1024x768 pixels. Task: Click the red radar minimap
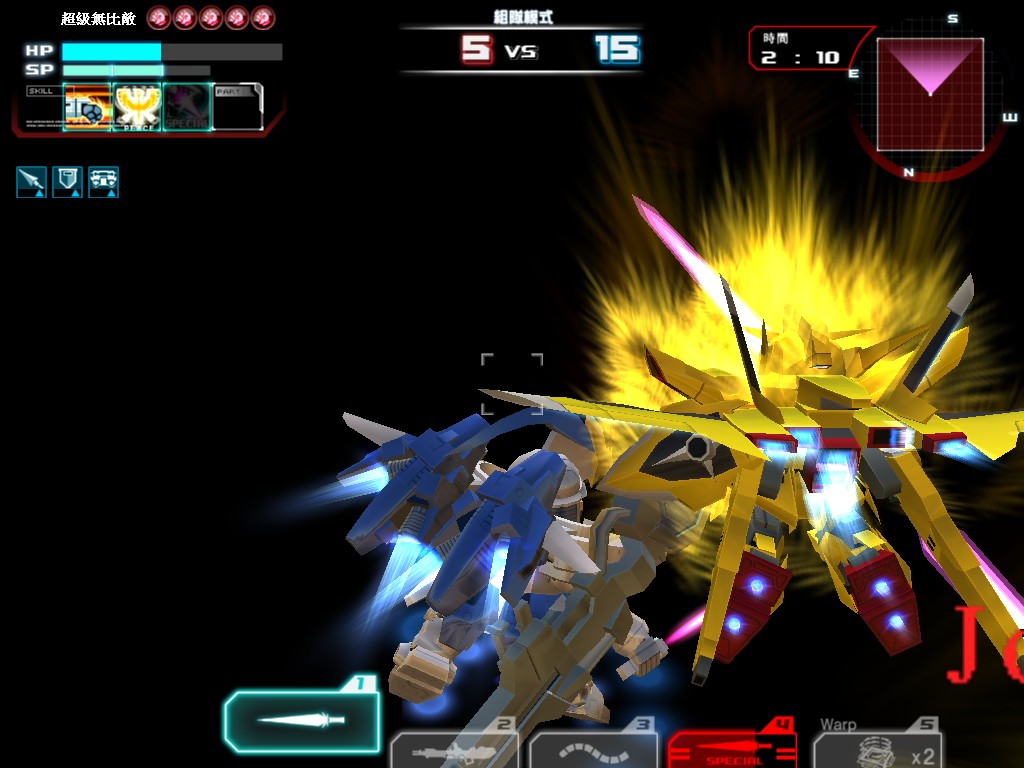pyautogui.click(x=930, y=94)
